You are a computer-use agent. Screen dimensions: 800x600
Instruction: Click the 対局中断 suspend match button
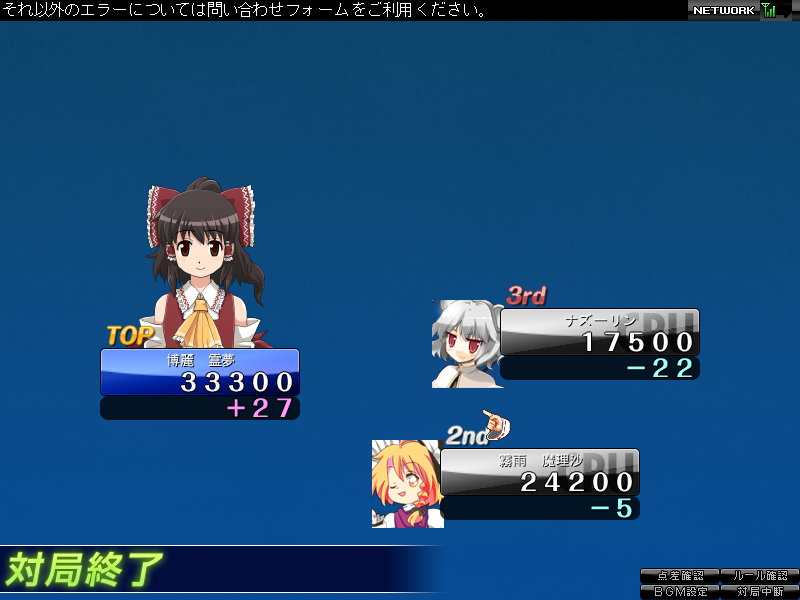(x=759, y=591)
